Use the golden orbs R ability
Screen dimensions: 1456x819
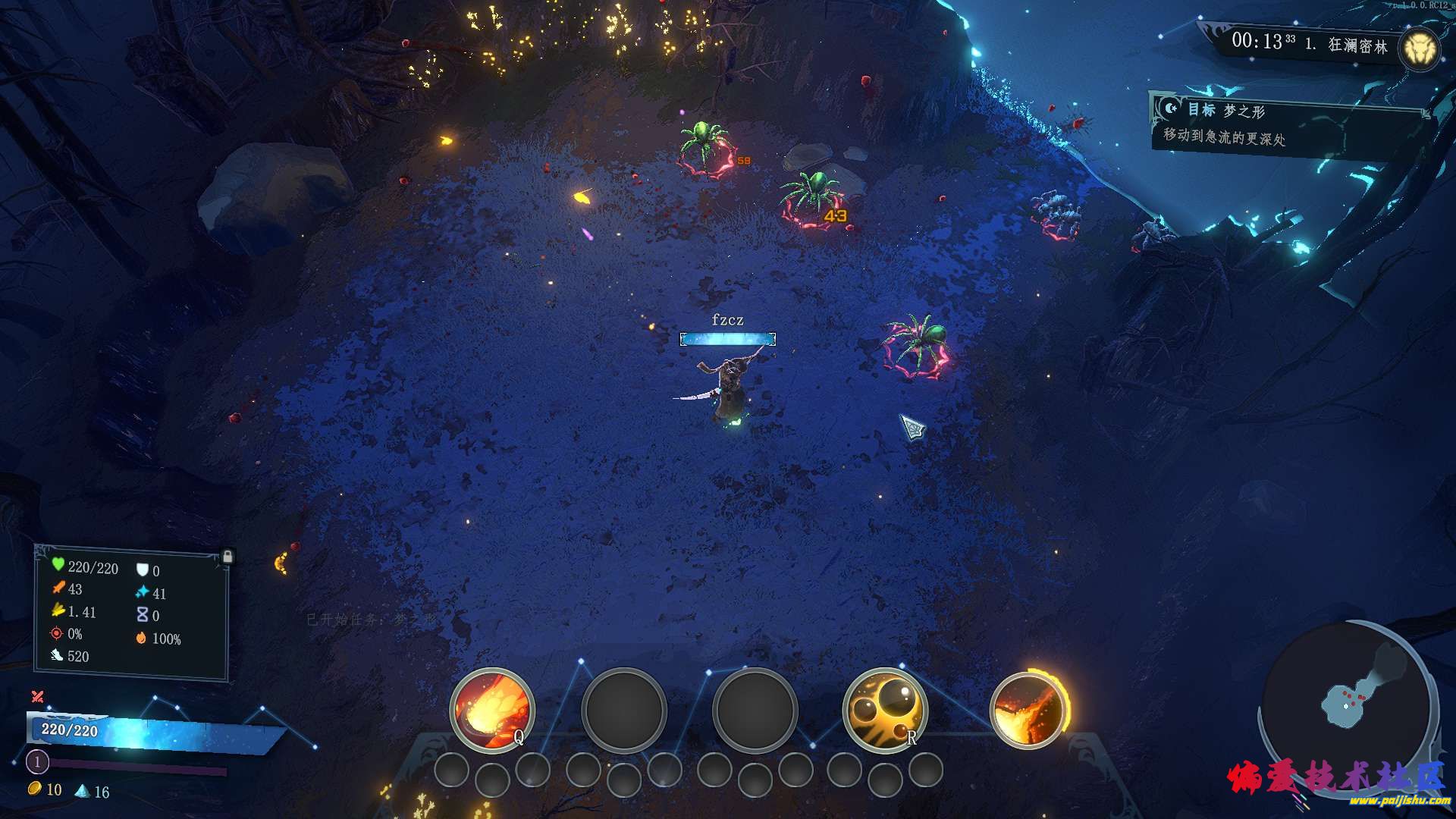pos(885,710)
